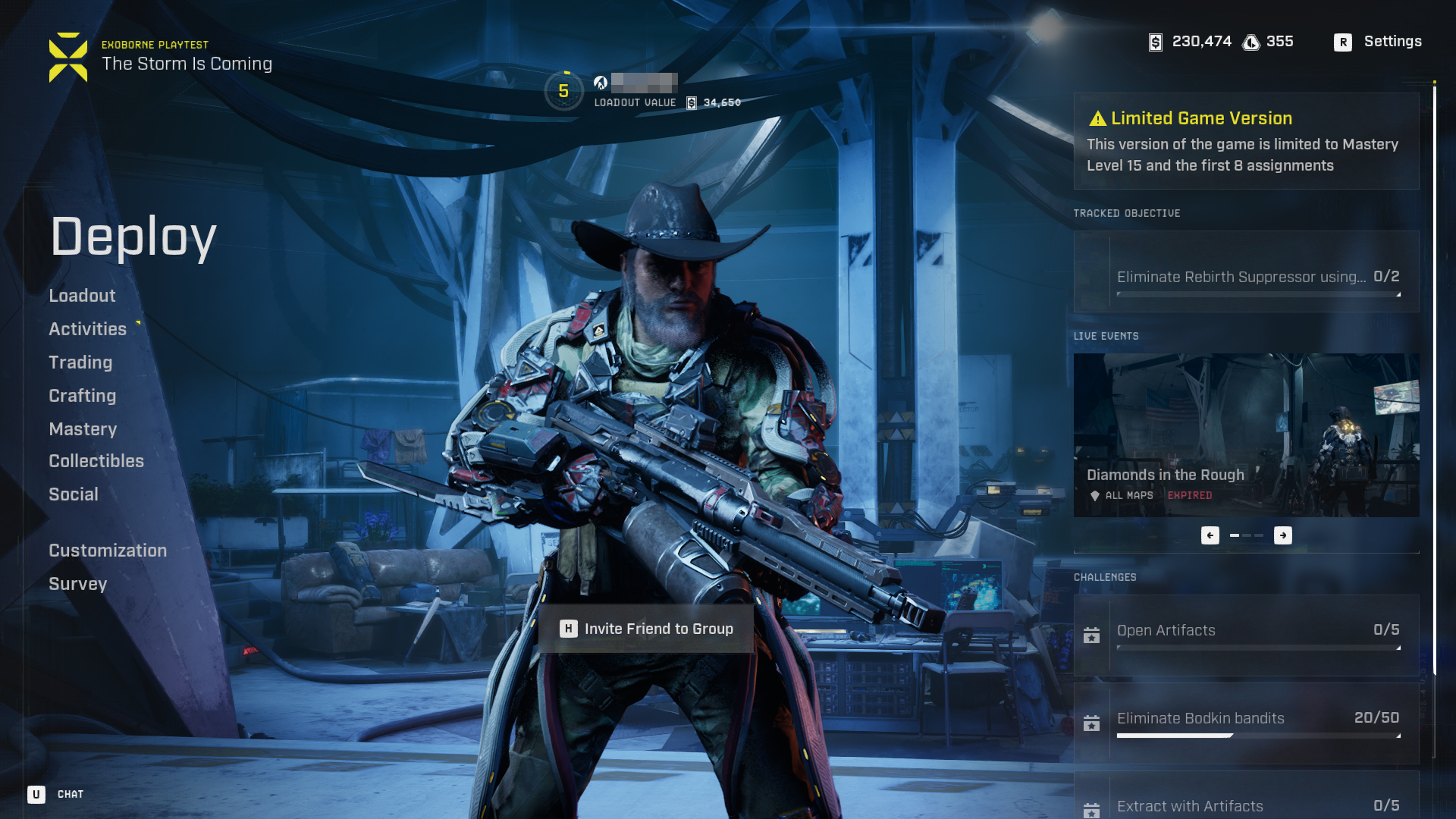
Task: Select Crafting from the menu
Action: click(x=82, y=396)
